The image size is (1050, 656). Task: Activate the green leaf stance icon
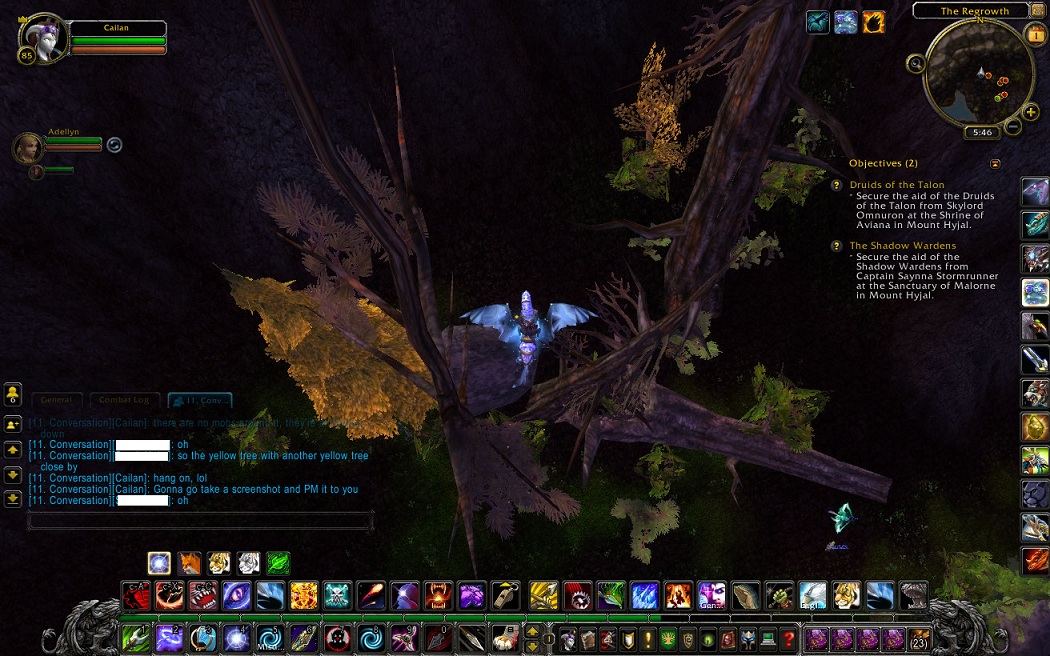[x=278, y=563]
